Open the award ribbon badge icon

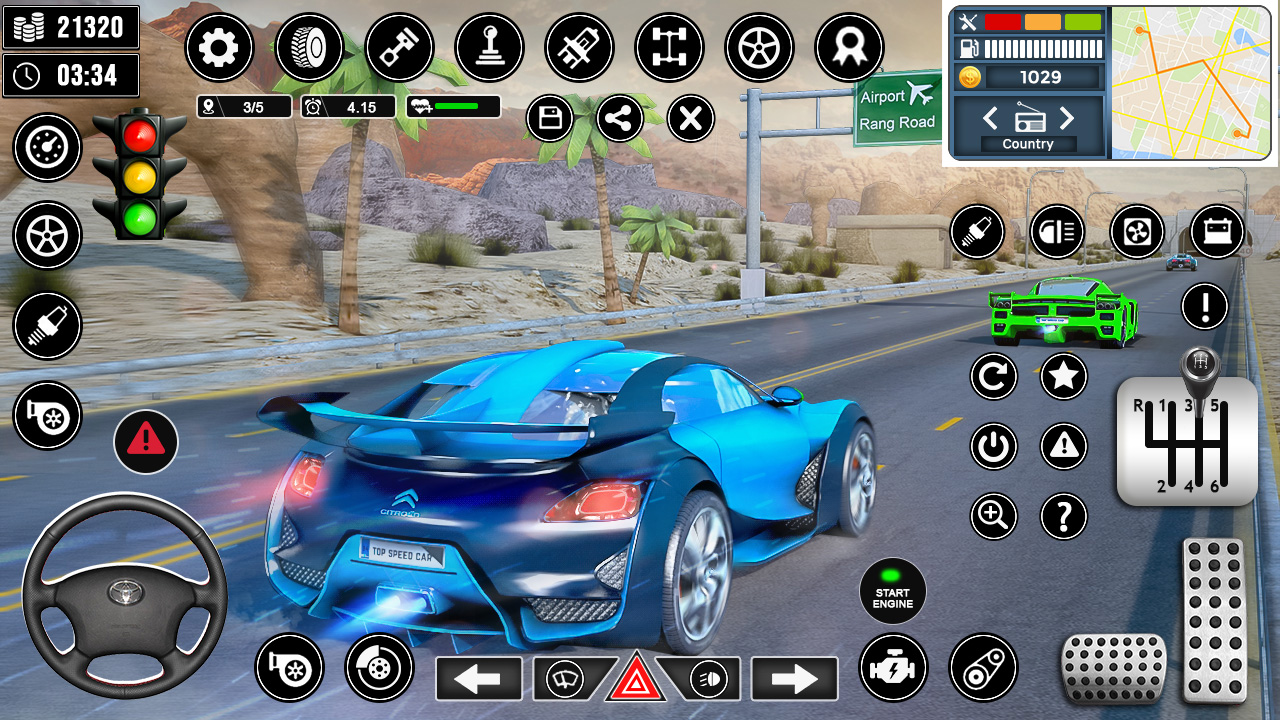click(849, 47)
